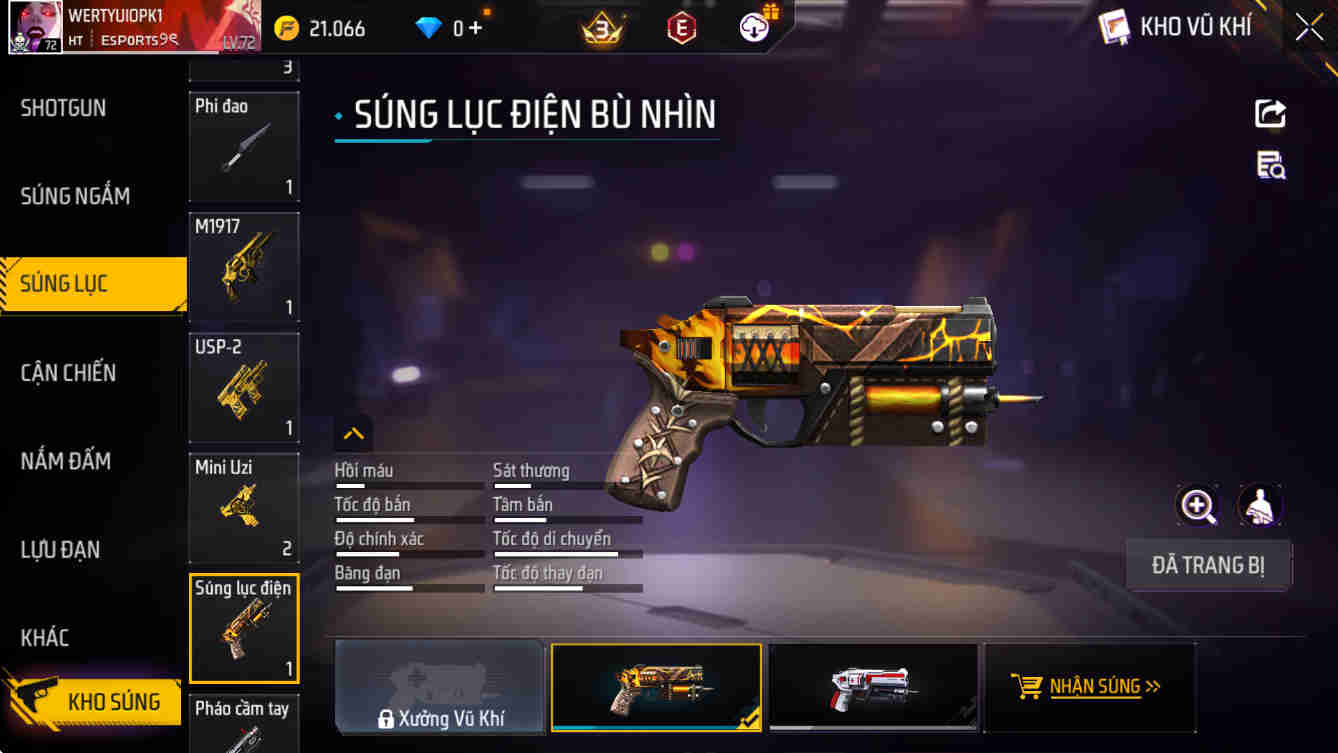This screenshot has width=1338, height=753.
Task: Select the magnifier zoom icon near the weapon
Action: [1197, 506]
